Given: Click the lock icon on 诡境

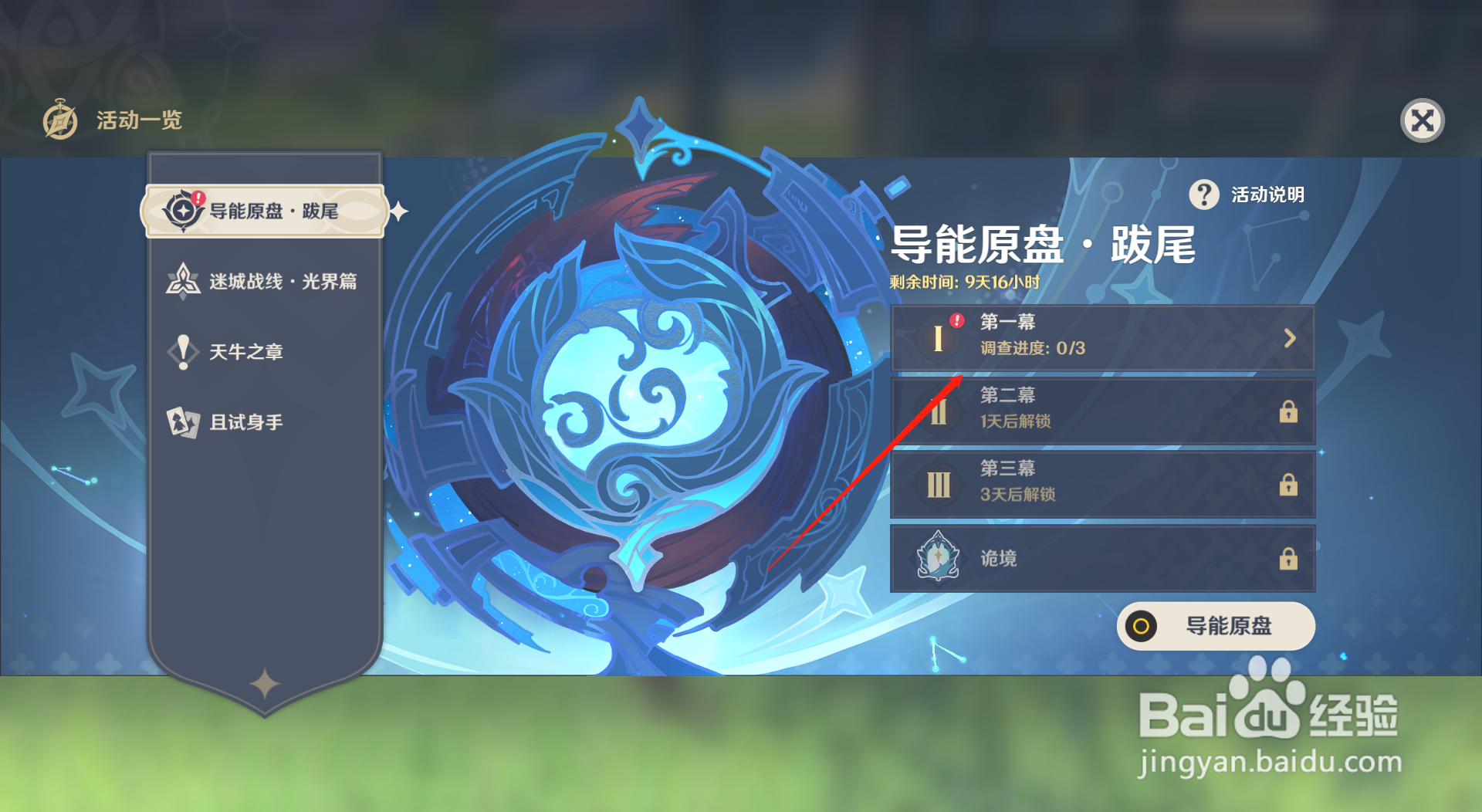Looking at the screenshot, I should [1290, 557].
